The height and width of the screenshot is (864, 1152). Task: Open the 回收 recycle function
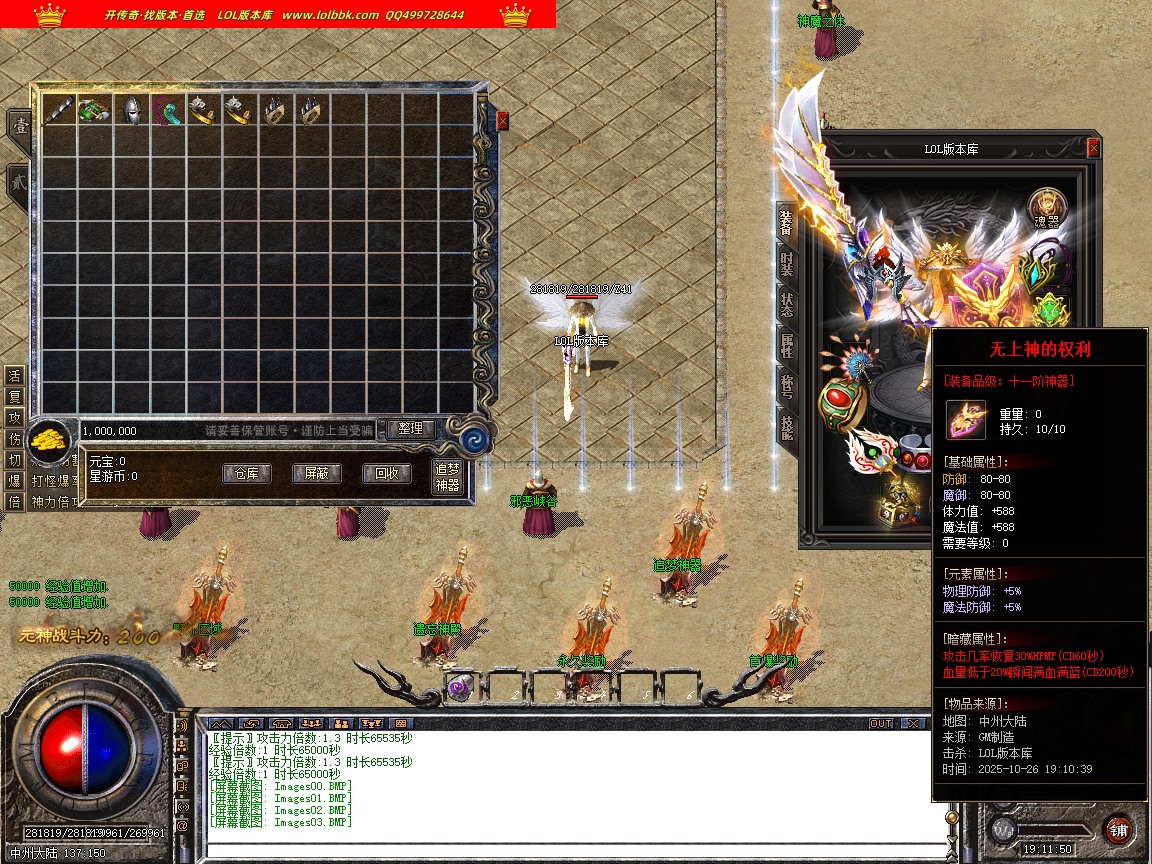386,474
